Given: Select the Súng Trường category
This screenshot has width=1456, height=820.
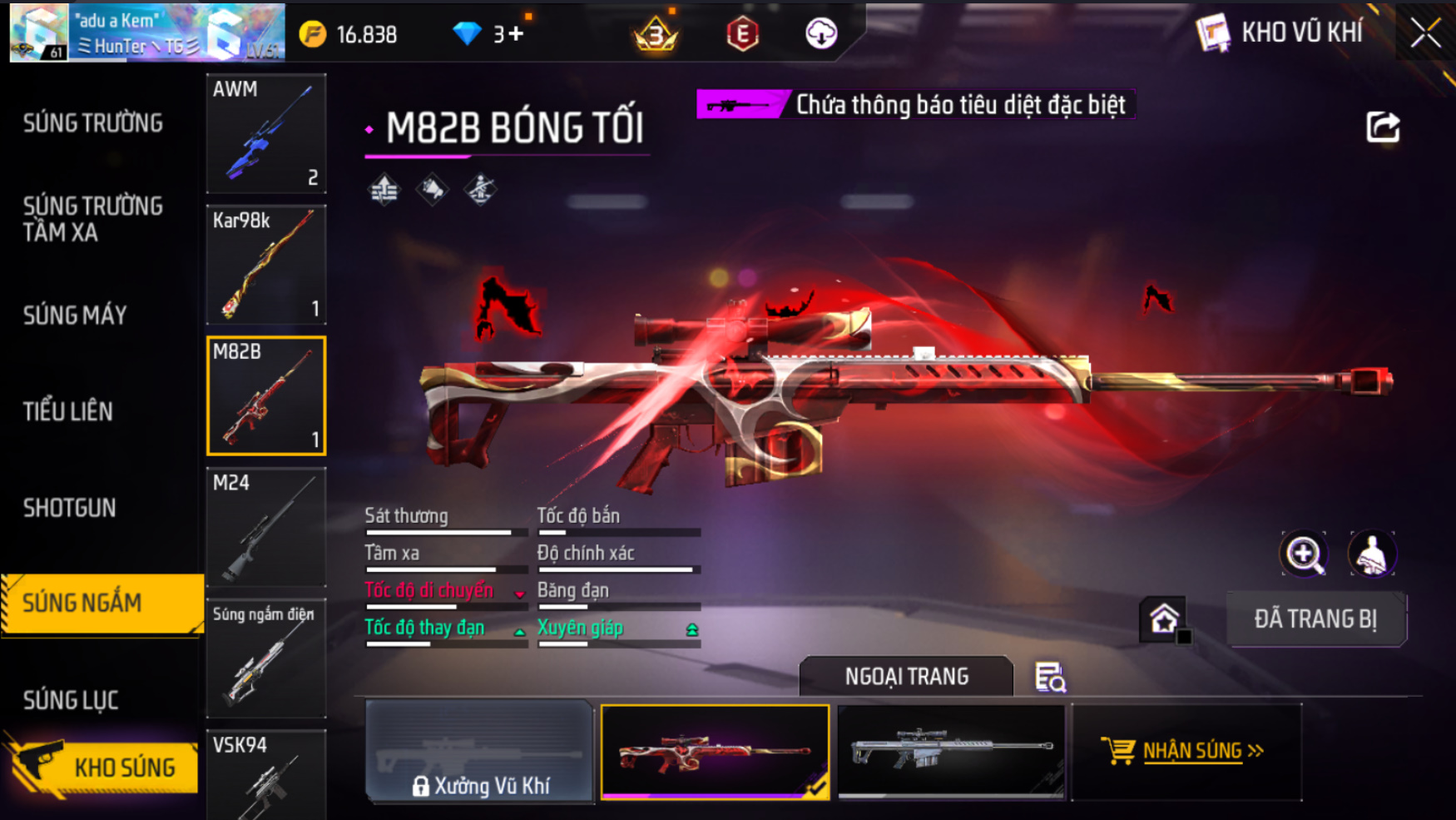Looking at the screenshot, I should pyautogui.click(x=93, y=123).
